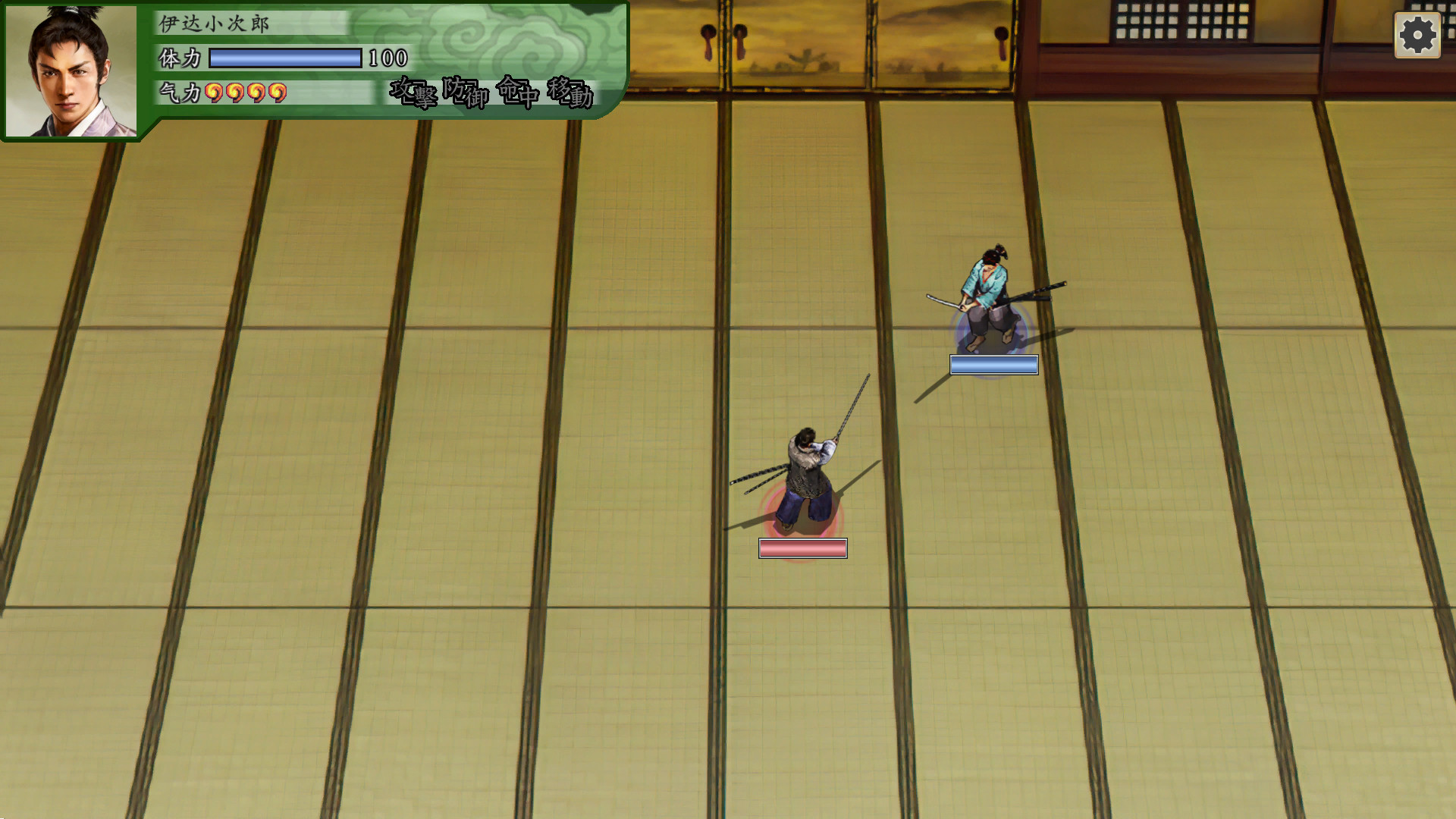Click the 命中 hit command

(x=519, y=93)
